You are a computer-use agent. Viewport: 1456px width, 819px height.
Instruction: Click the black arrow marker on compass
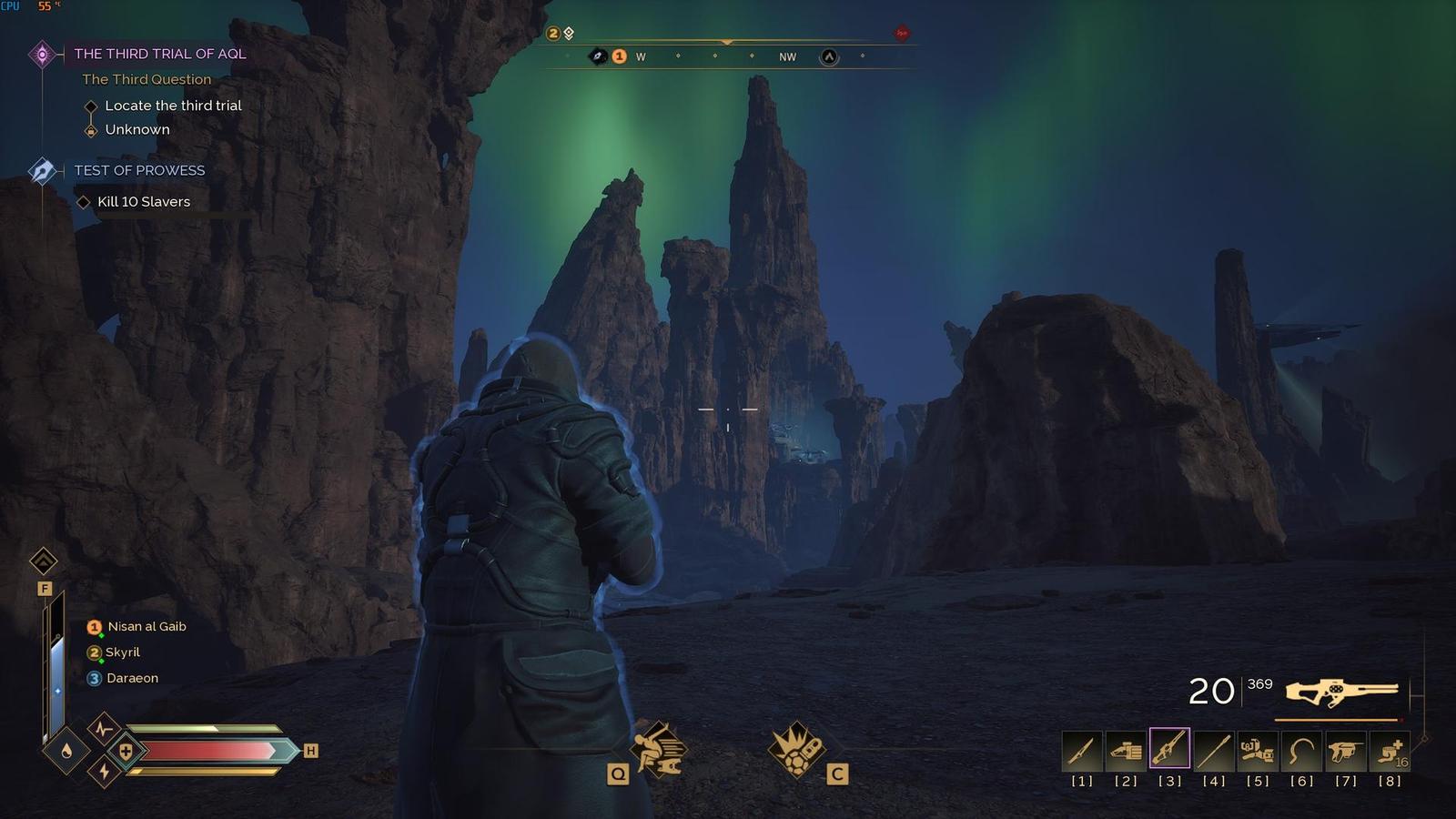(829, 56)
